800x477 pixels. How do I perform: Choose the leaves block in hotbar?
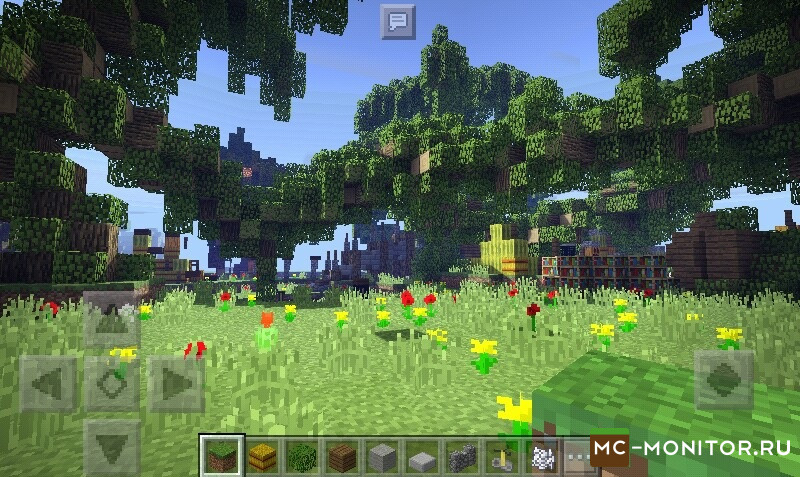301,457
